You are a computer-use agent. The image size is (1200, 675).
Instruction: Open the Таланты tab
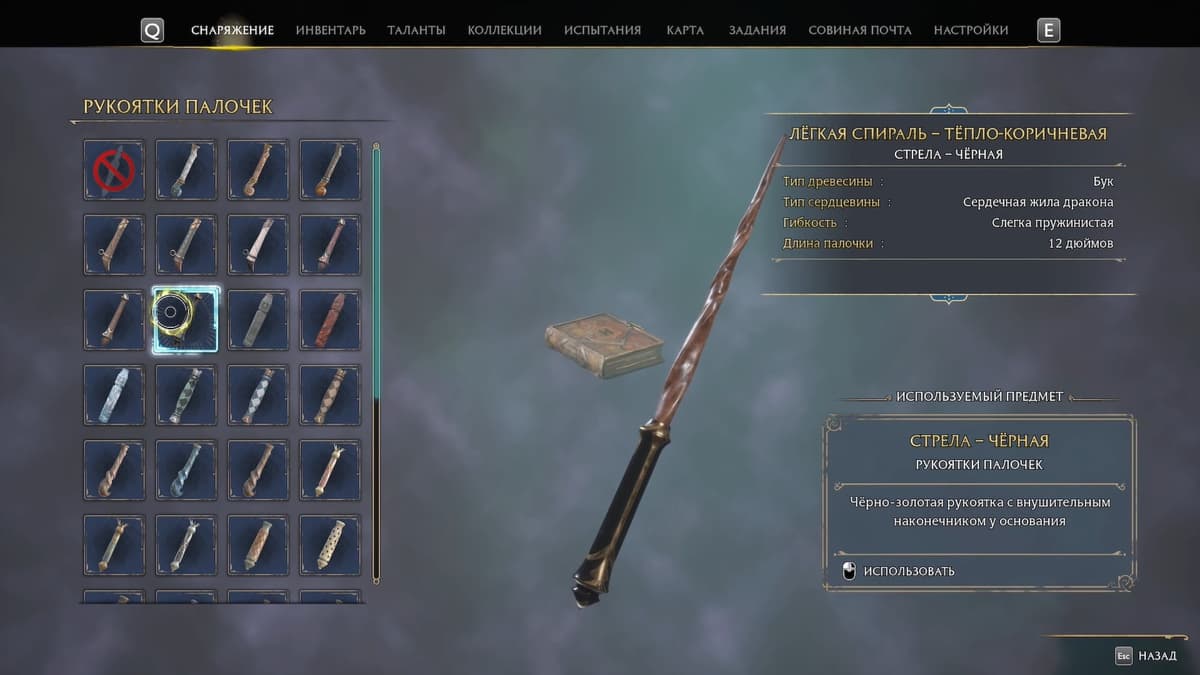tap(416, 30)
